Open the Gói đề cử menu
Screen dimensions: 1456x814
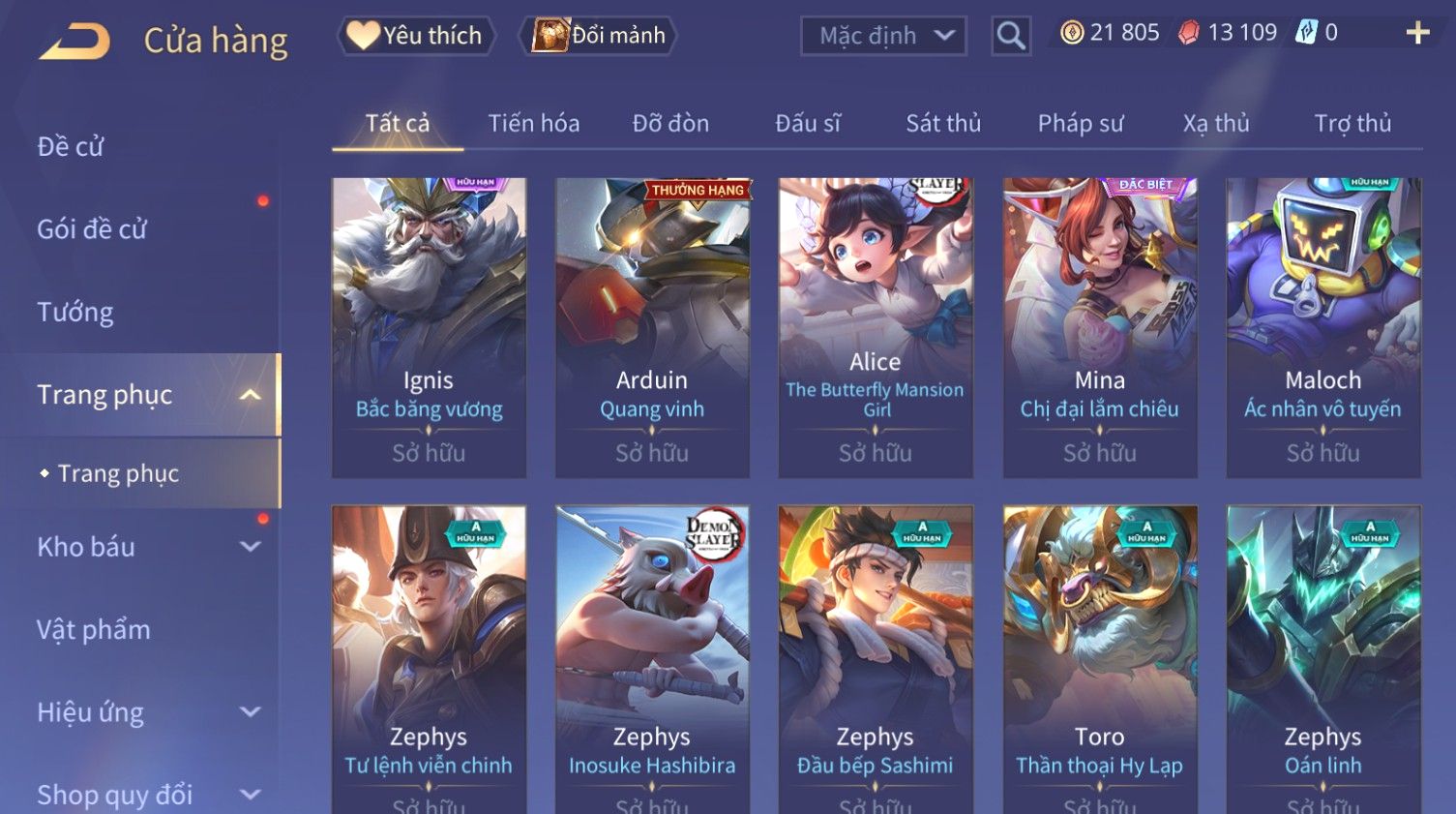[x=92, y=229]
